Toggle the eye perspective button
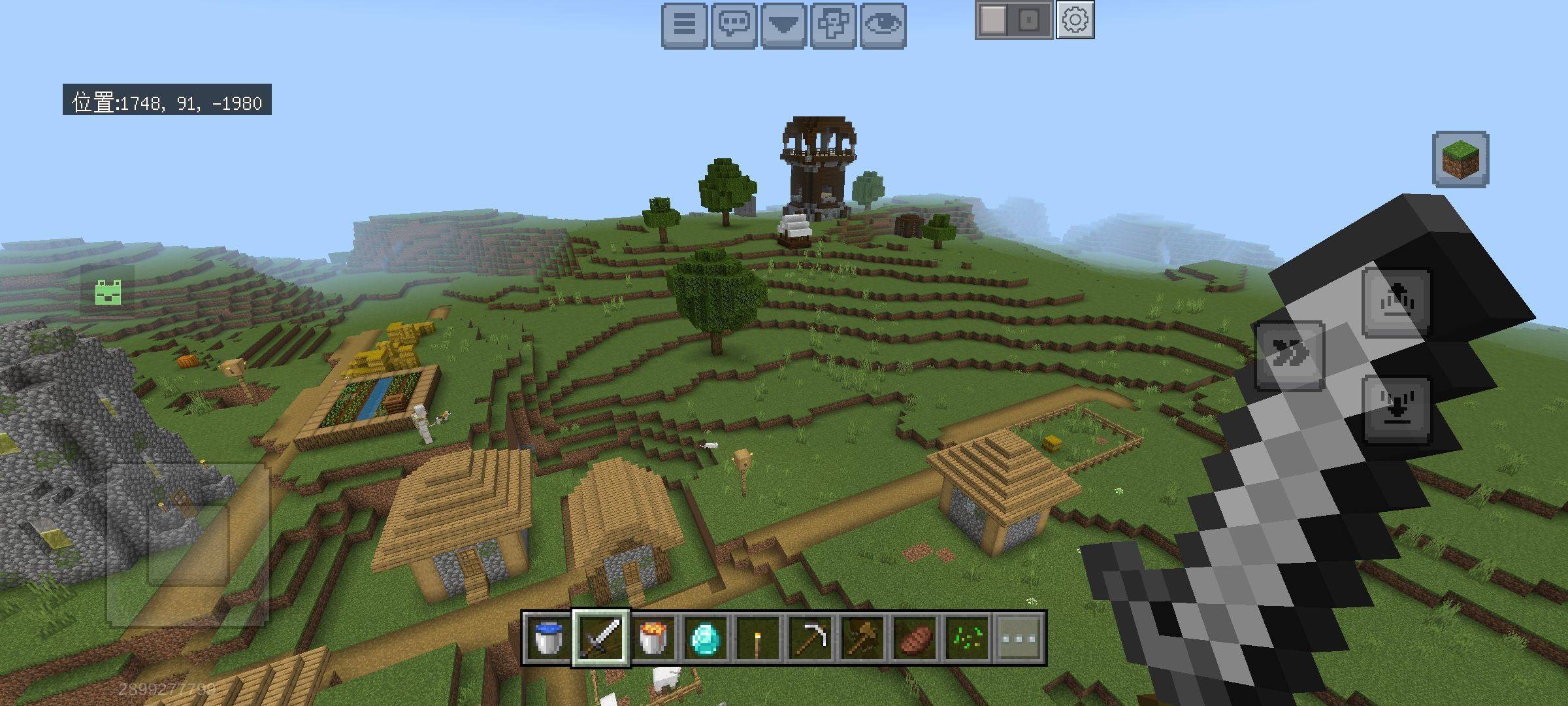Screen dimensions: 1568x706 tap(883, 25)
